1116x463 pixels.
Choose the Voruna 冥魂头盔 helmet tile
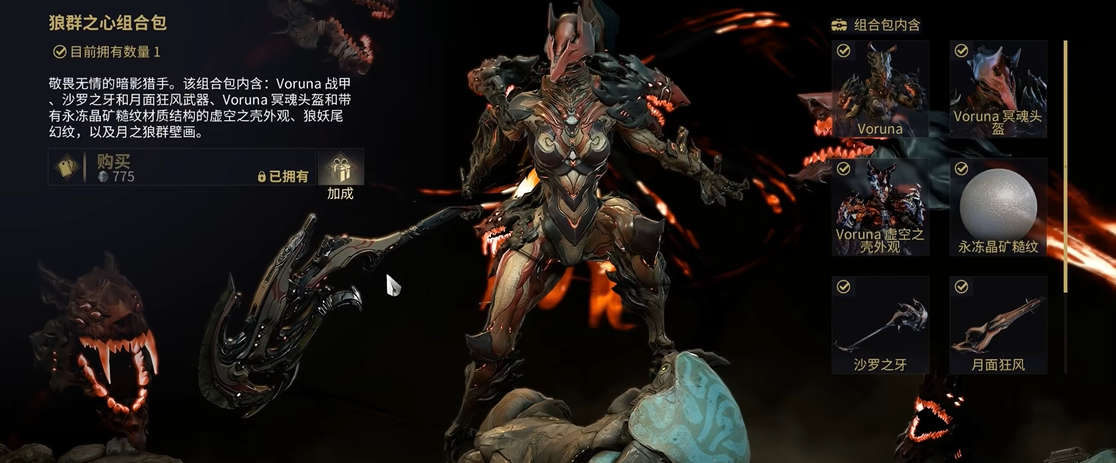click(x=998, y=88)
